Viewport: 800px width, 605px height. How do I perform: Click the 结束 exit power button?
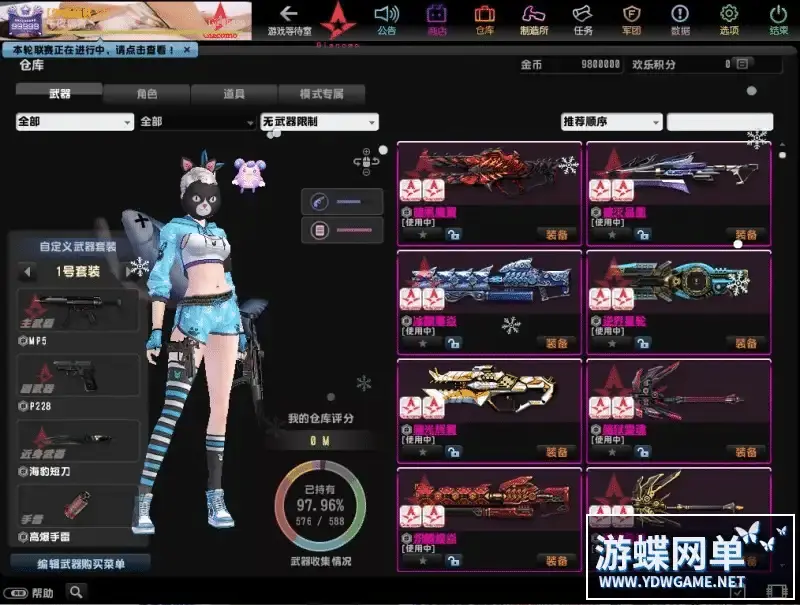[x=778, y=18]
